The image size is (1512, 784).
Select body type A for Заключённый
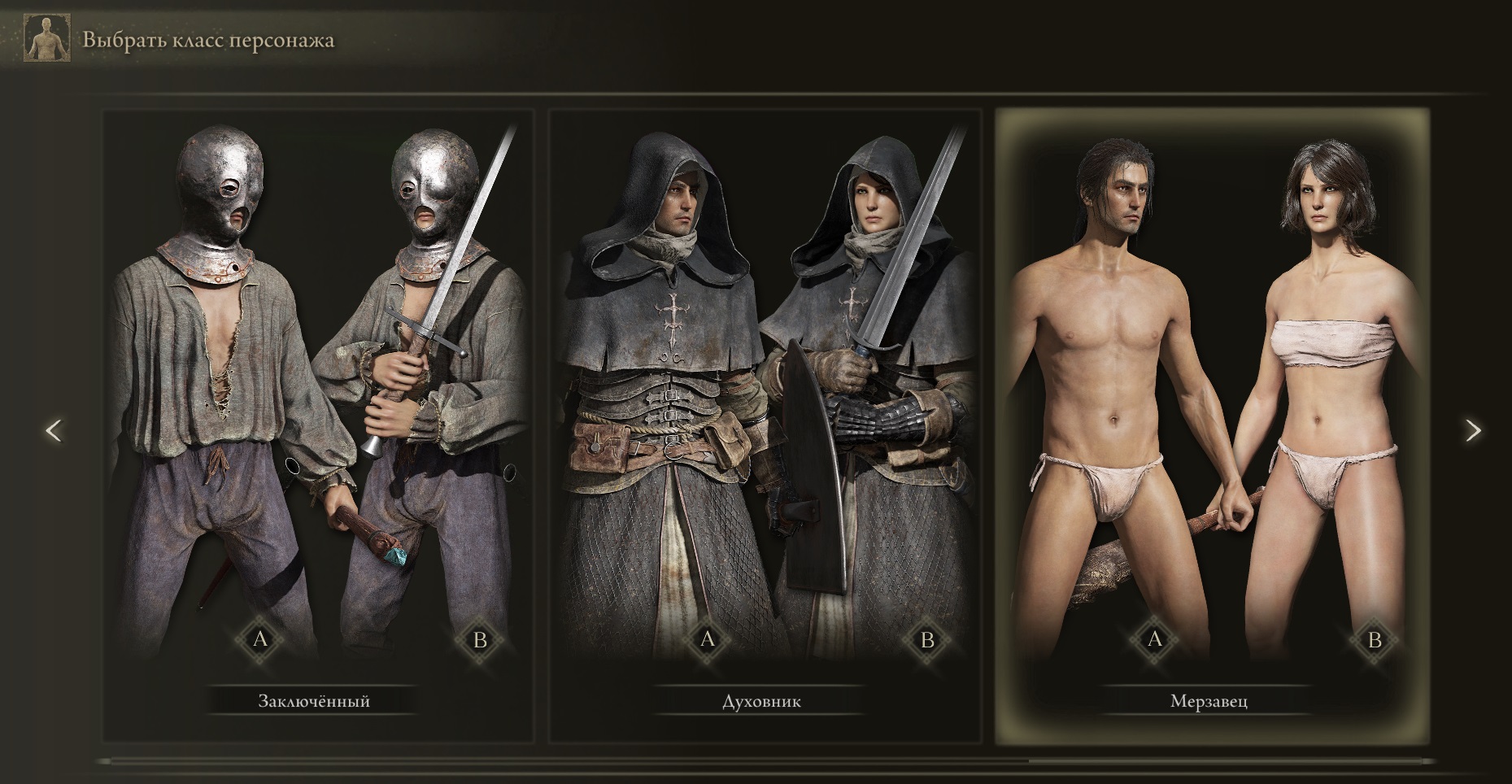coord(260,639)
